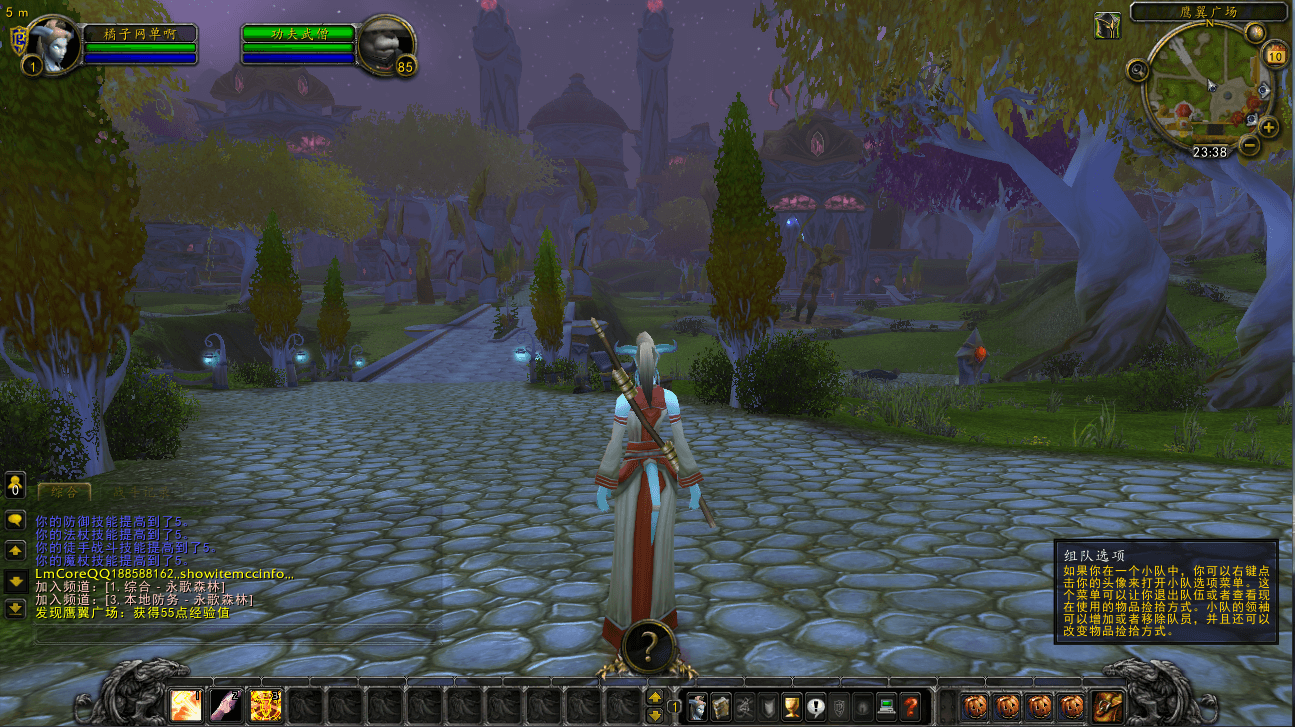
Task: Open the chat speech bubble menu
Action: [x=15, y=520]
